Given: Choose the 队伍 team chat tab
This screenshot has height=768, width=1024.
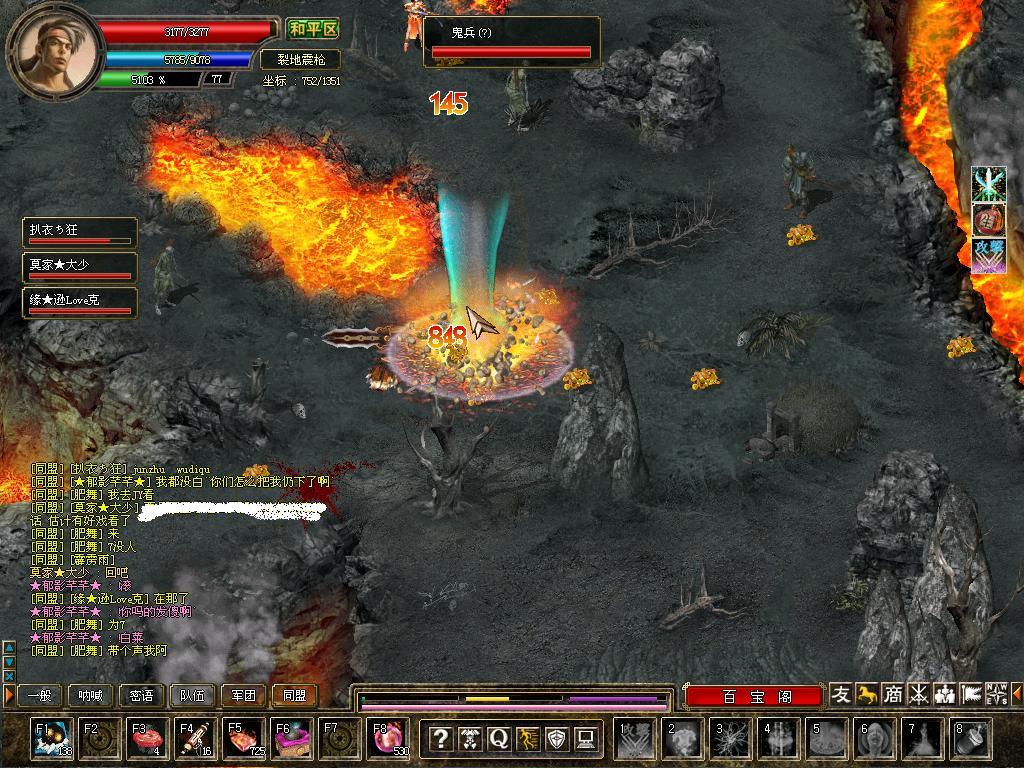Looking at the screenshot, I should (192, 695).
